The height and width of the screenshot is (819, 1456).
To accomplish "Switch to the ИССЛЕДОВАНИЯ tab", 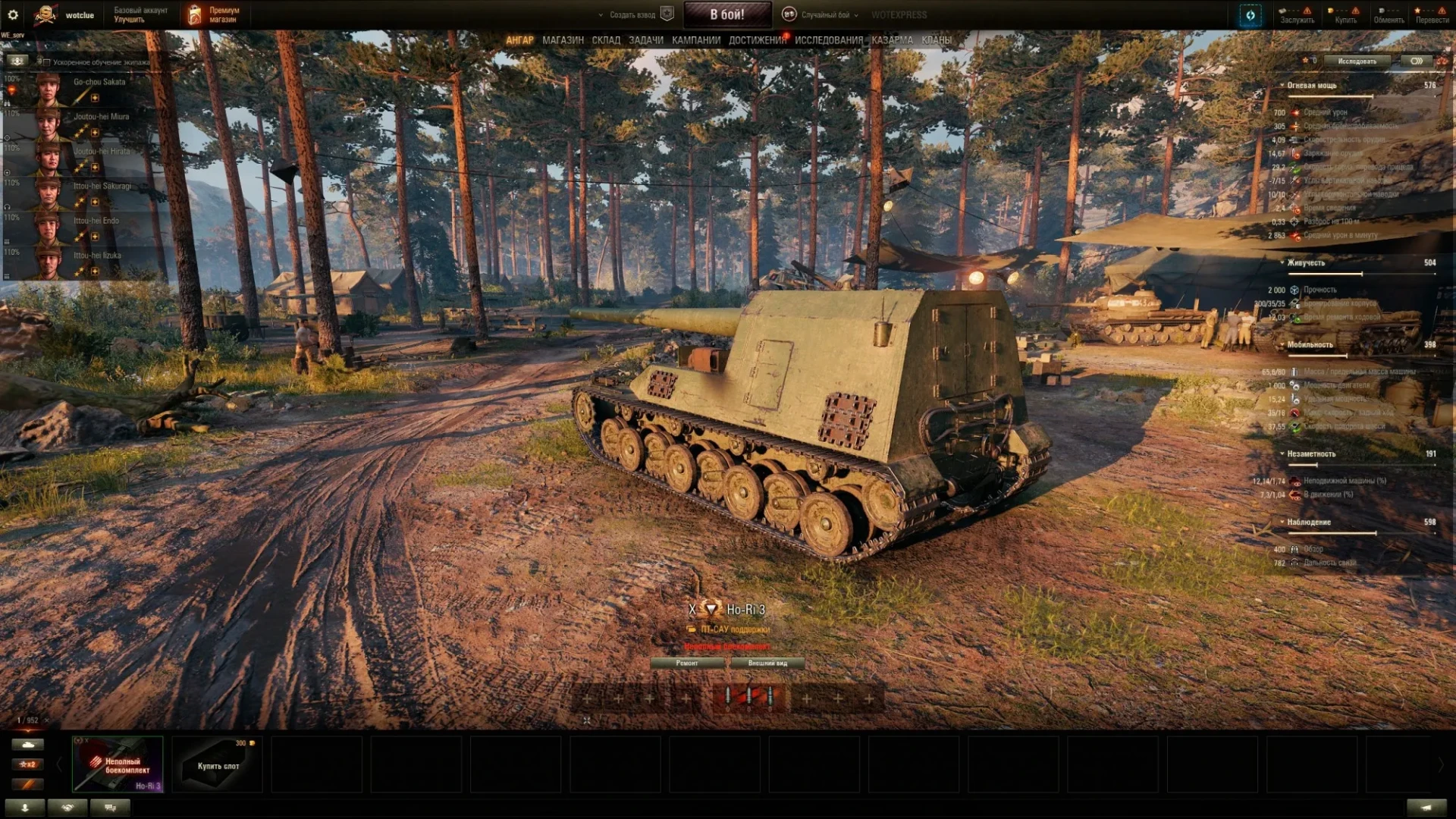I will tap(828, 40).
